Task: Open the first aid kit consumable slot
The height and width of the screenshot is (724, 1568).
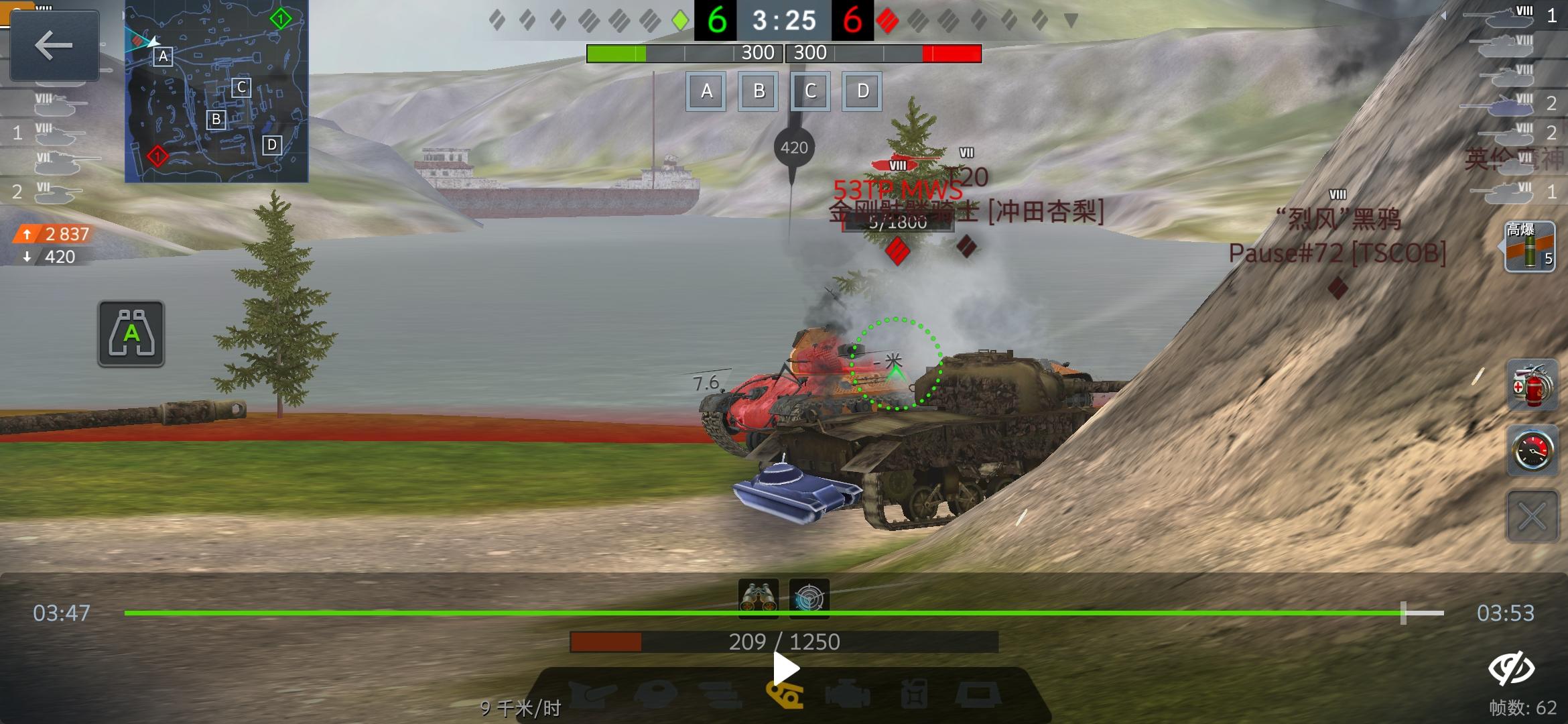Action: [1532, 385]
